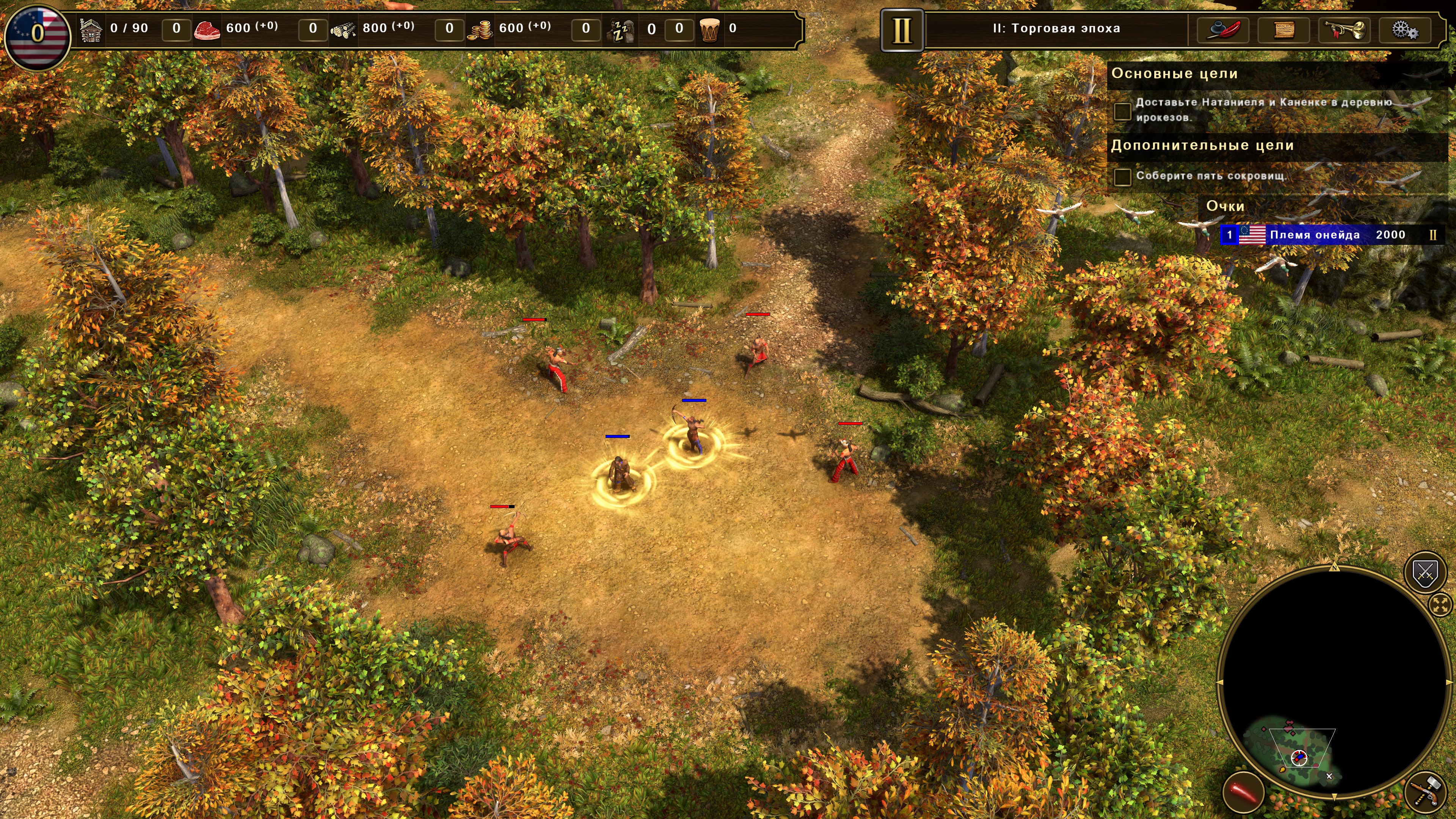Click the meat food resource icon
Image resolution: width=1456 pixels, height=819 pixels.
pyautogui.click(x=207, y=29)
